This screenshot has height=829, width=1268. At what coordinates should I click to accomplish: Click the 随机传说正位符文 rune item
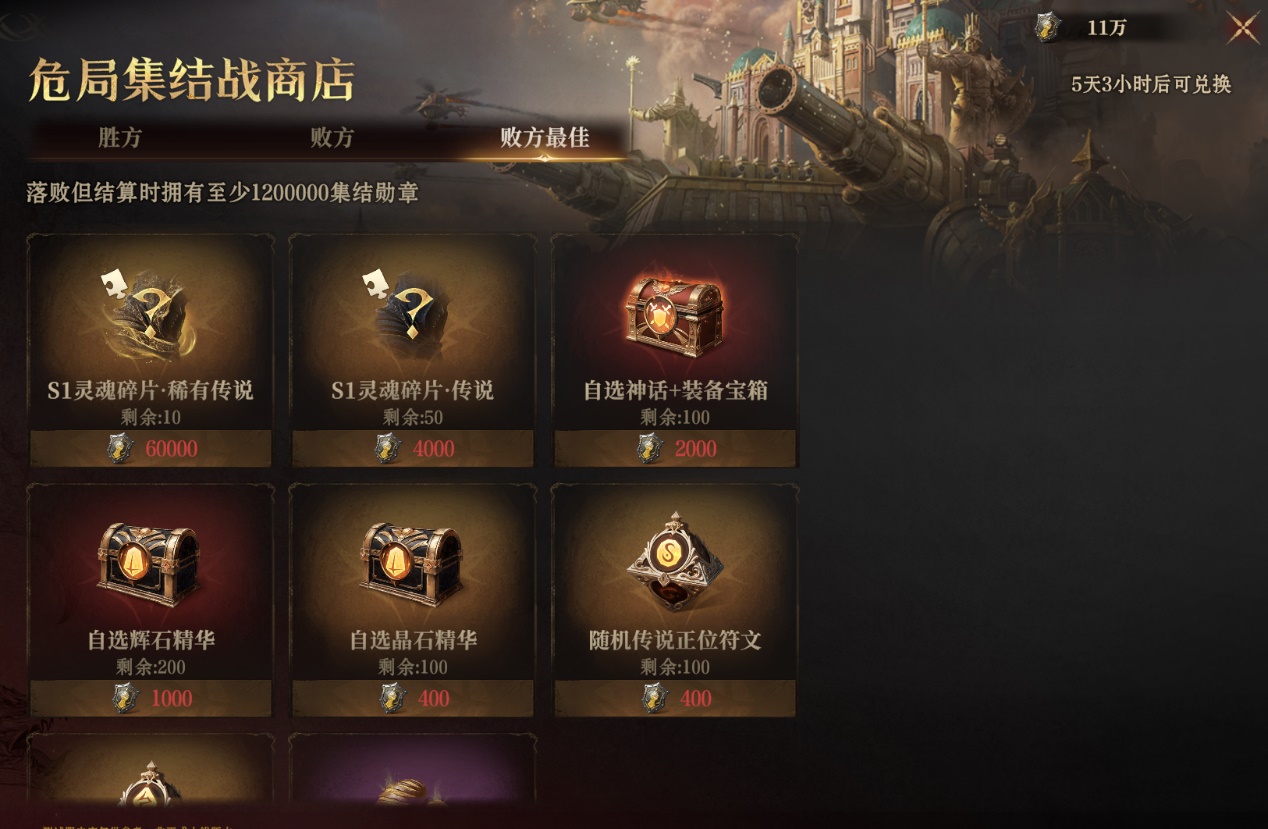click(x=675, y=570)
